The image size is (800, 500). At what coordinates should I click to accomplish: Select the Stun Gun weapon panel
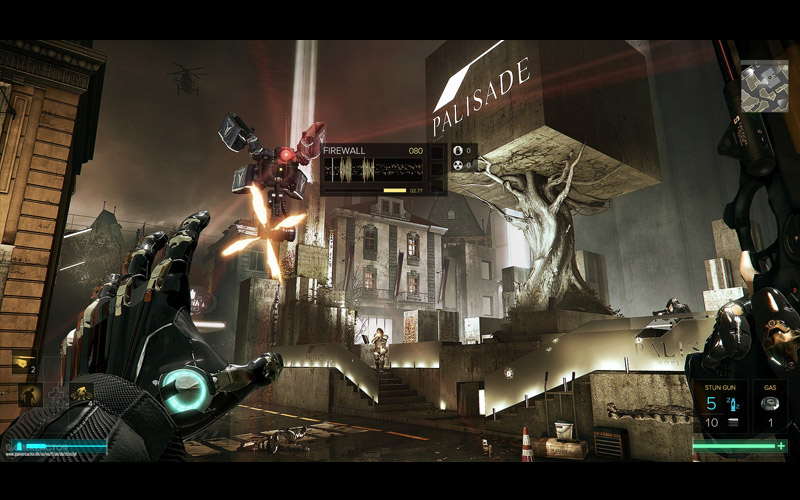tap(720, 406)
